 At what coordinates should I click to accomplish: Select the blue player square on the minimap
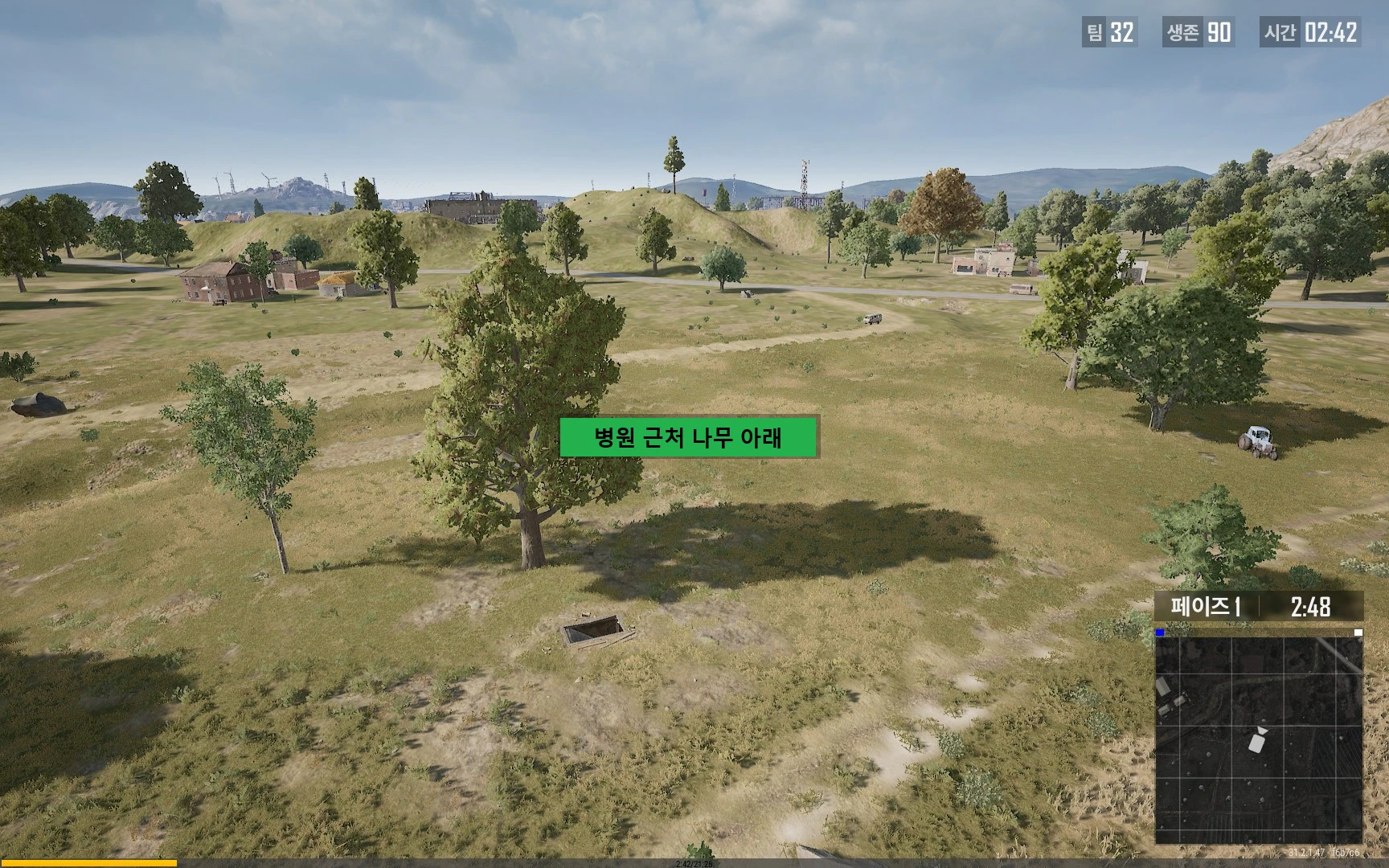point(1159,633)
